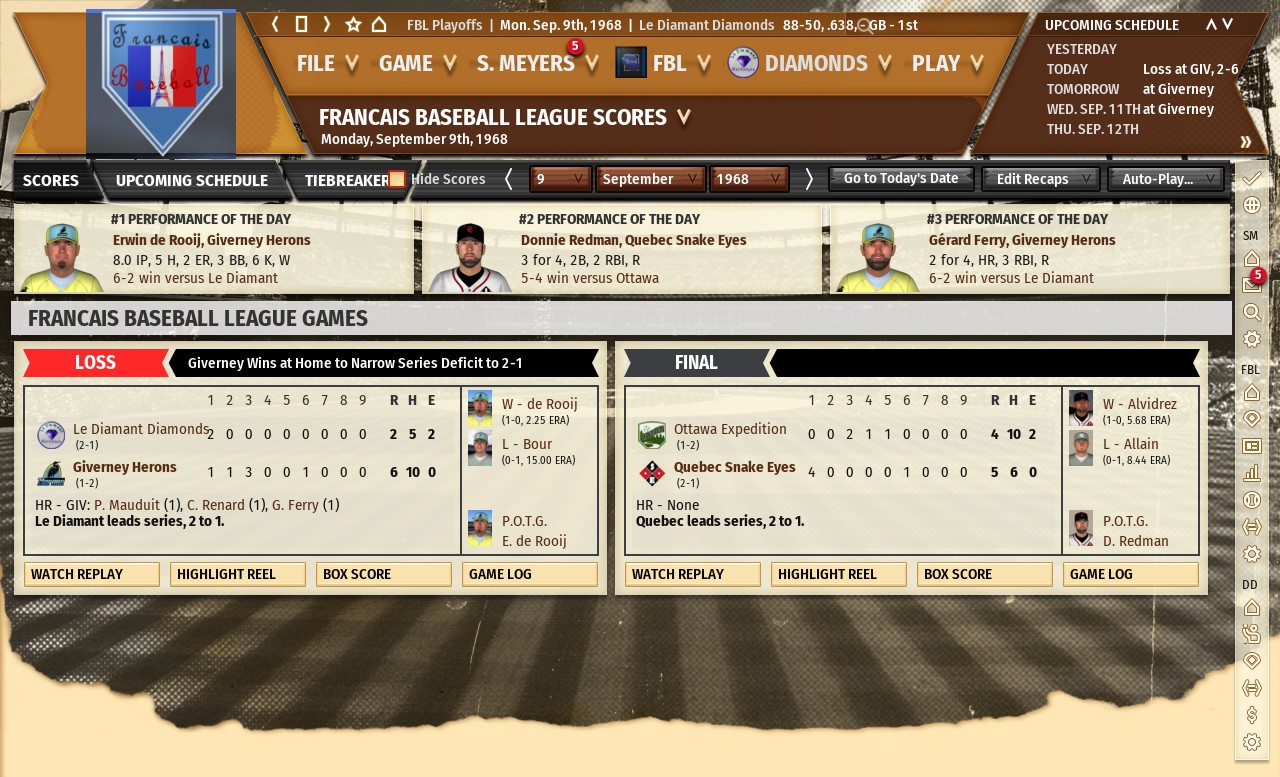Image resolution: width=1280 pixels, height=777 pixels.
Task: Open the FILE menu
Action: (x=327, y=64)
